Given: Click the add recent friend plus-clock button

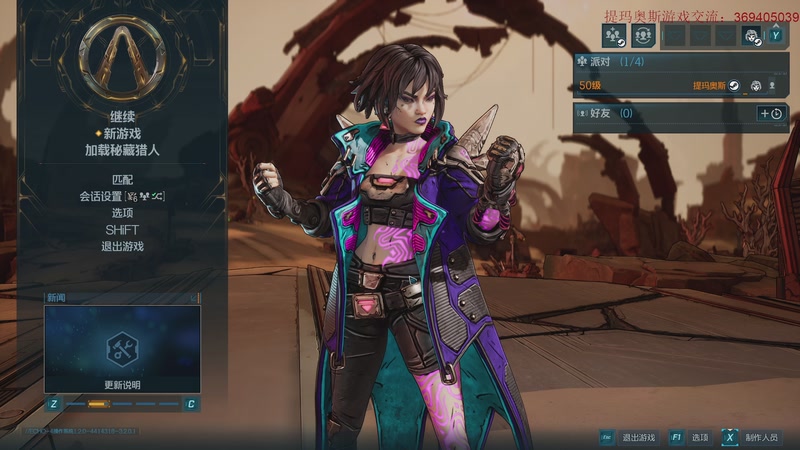Looking at the screenshot, I should [x=771, y=114].
